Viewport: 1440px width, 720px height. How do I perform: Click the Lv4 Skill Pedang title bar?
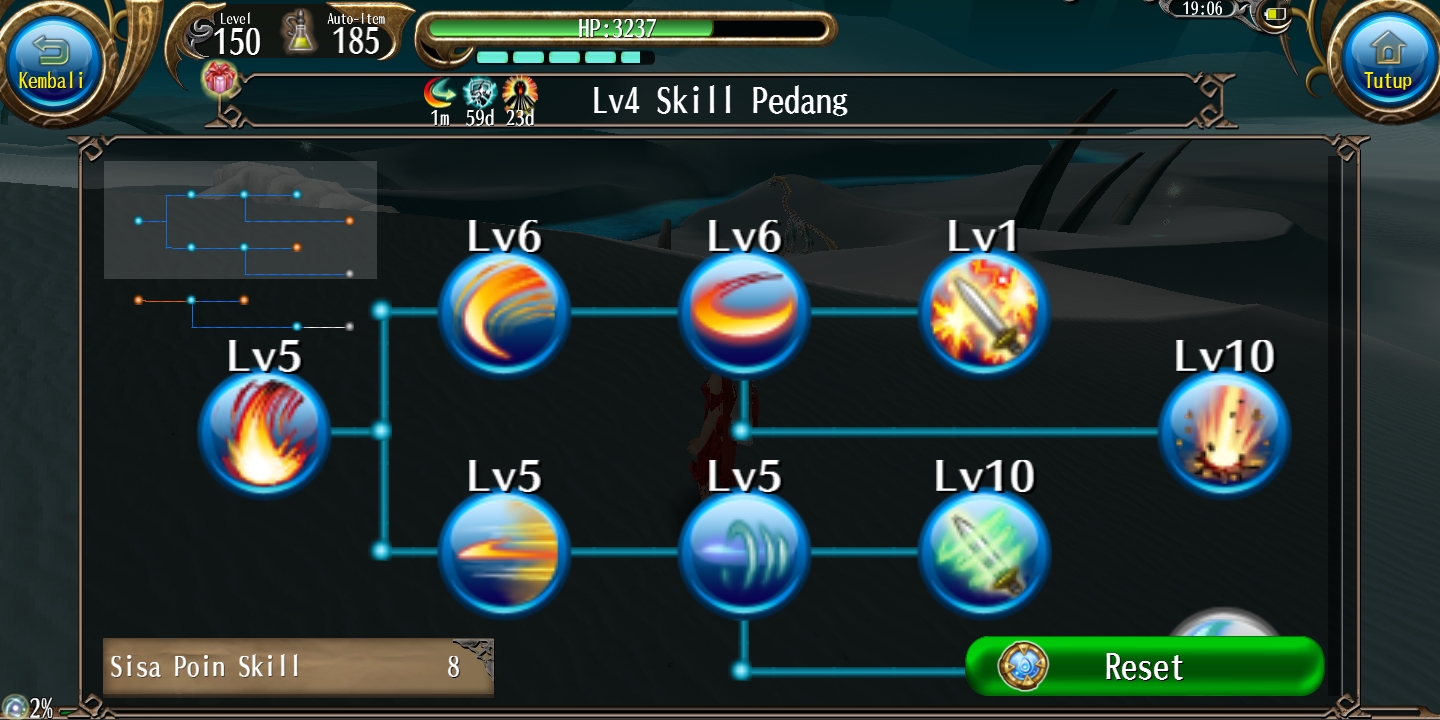pos(719,101)
